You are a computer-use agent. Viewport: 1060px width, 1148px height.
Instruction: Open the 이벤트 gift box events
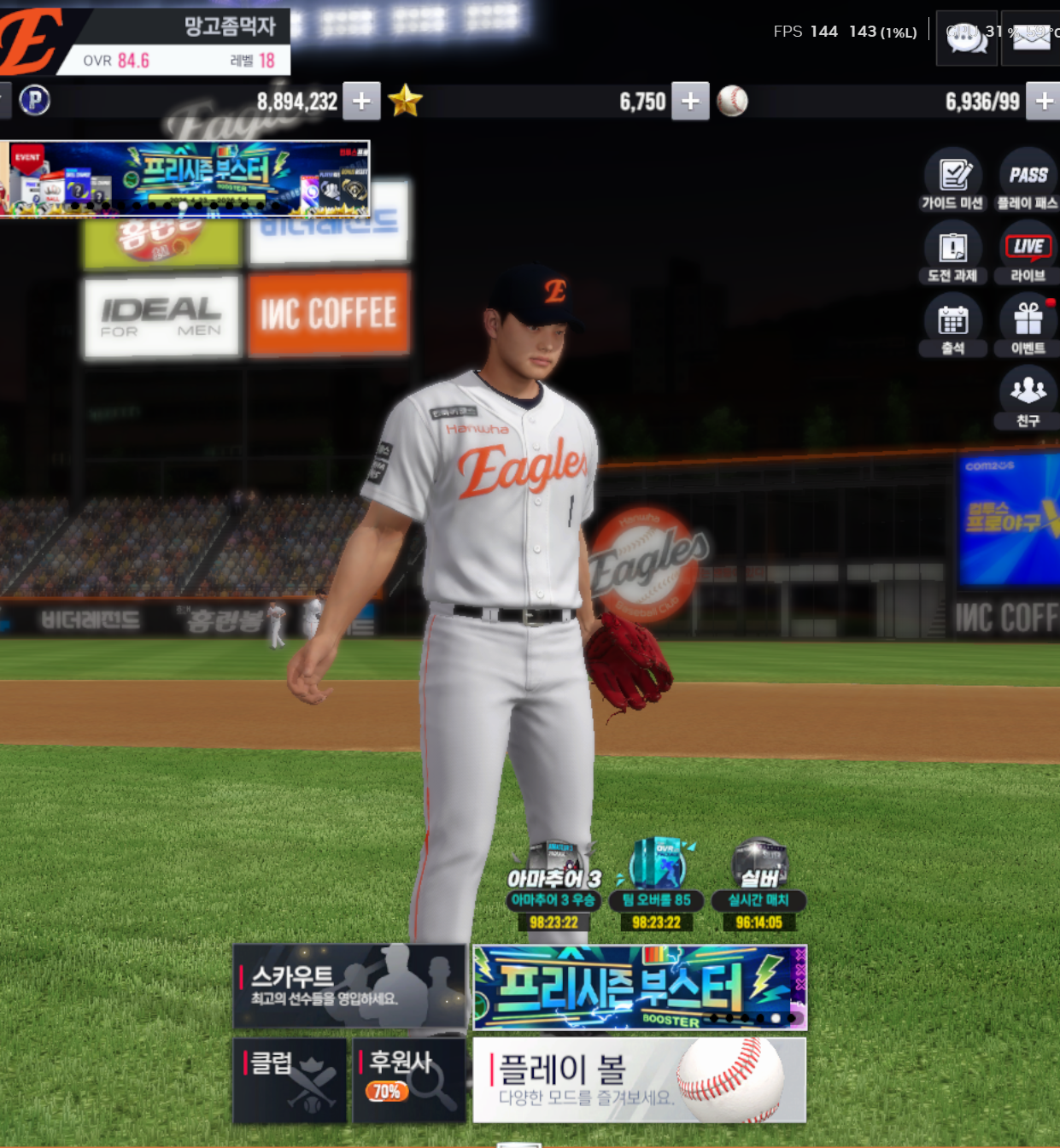click(x=1028, y=325)
